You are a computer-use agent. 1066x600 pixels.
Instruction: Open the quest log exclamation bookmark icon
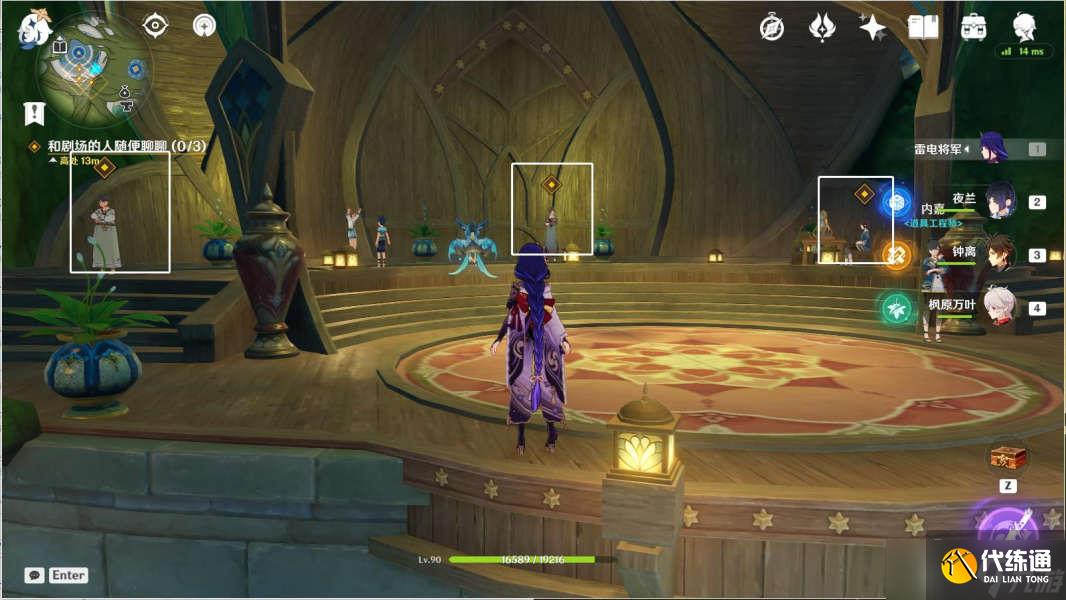coord(35,113)
